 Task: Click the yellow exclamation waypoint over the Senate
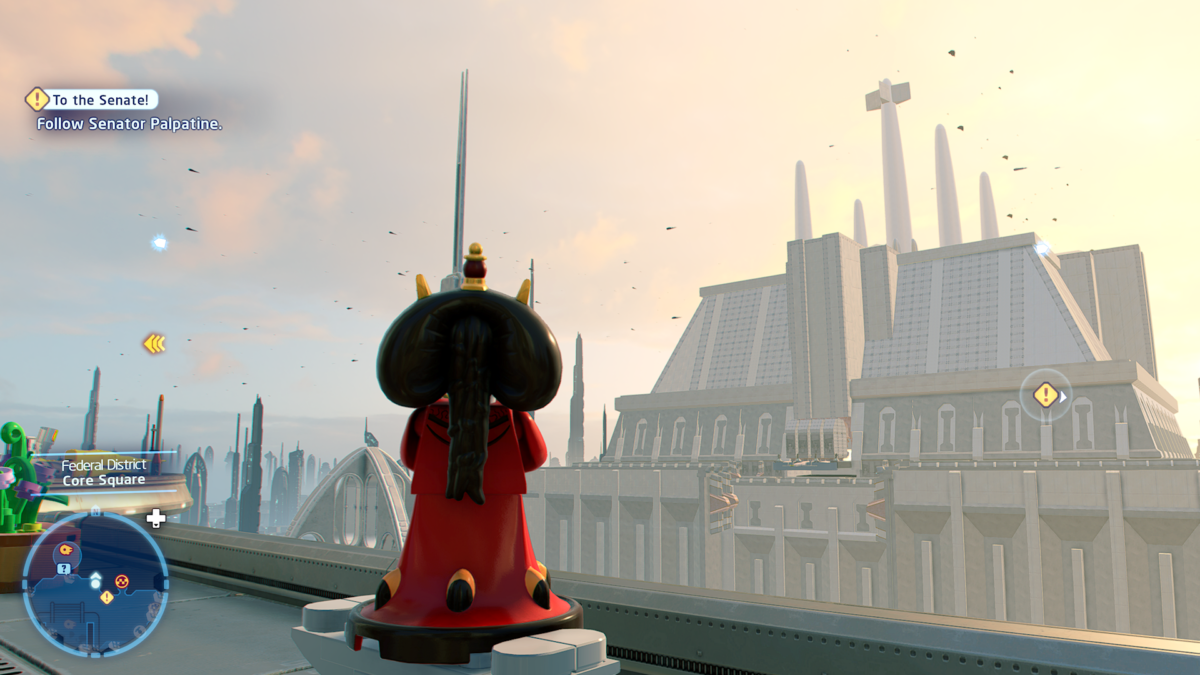click(1045, 395)
